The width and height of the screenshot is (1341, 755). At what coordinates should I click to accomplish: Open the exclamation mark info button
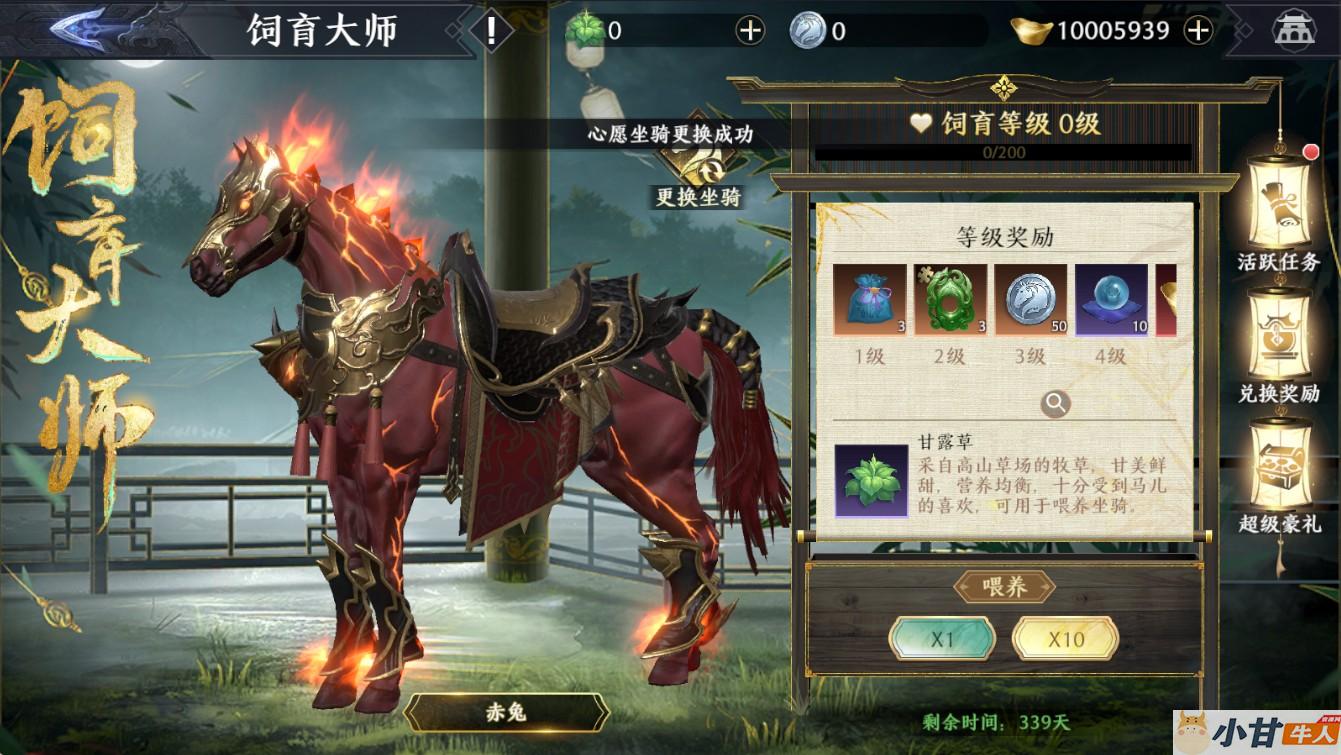click(x=491, y=30)
